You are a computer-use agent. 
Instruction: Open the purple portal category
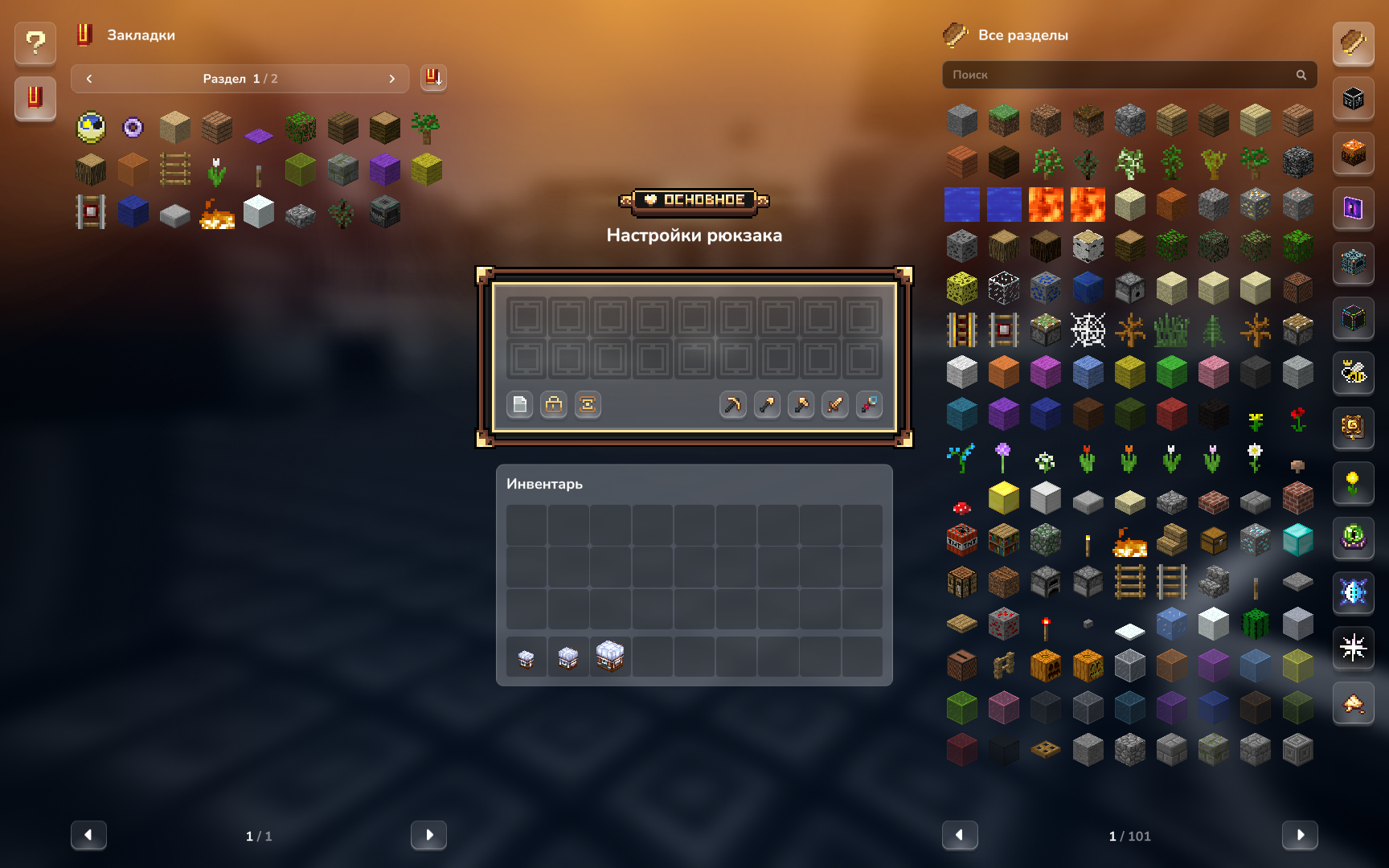tap(1354, 208)
